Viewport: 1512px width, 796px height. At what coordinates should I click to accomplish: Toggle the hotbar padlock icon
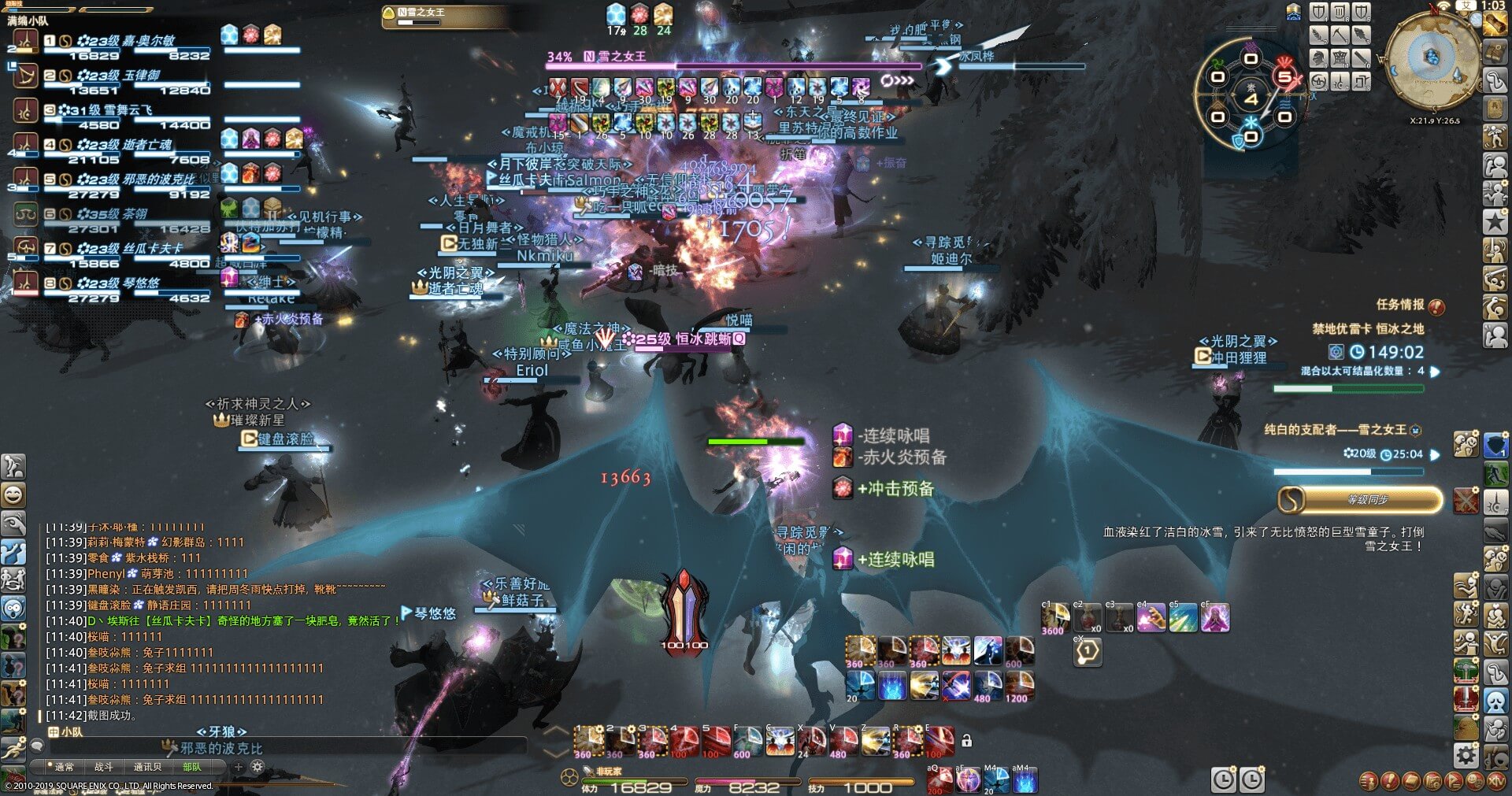click(x=966, y=740)
